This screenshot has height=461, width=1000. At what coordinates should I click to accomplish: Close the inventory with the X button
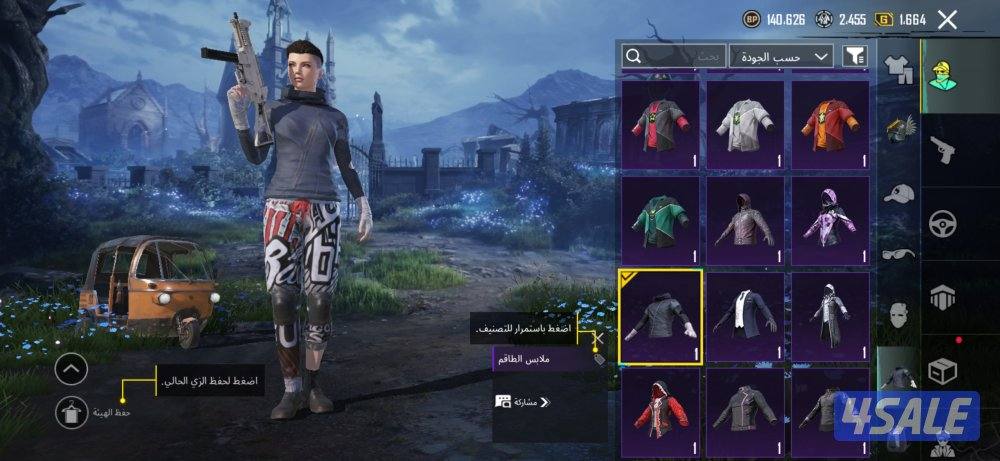click(x=948, y=19)
